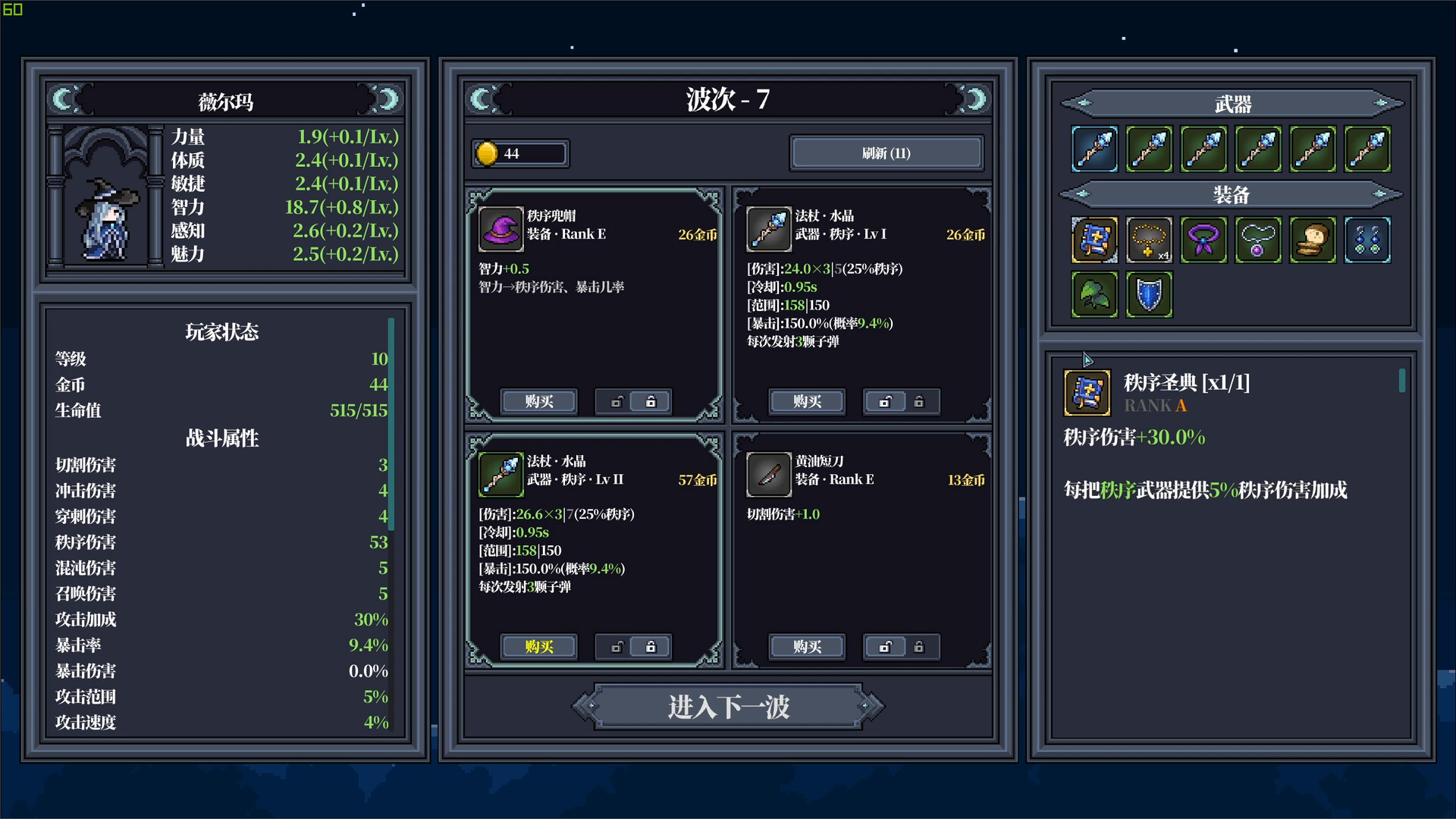Select the 秩序圣典 spellbook icon in equipment panel
This screenshot has height=819, width=1456.
(x=1094, y=240)
